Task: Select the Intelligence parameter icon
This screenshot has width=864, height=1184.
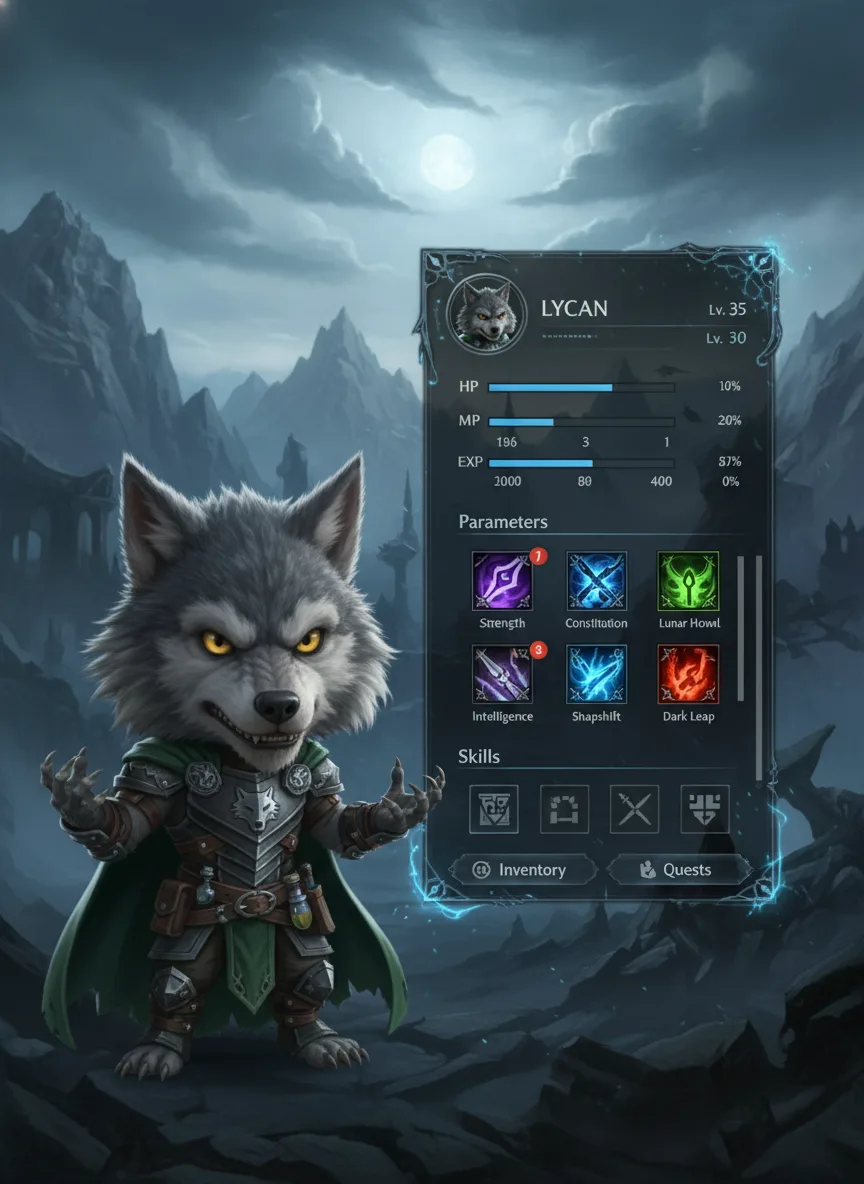Action: (502, 674)
